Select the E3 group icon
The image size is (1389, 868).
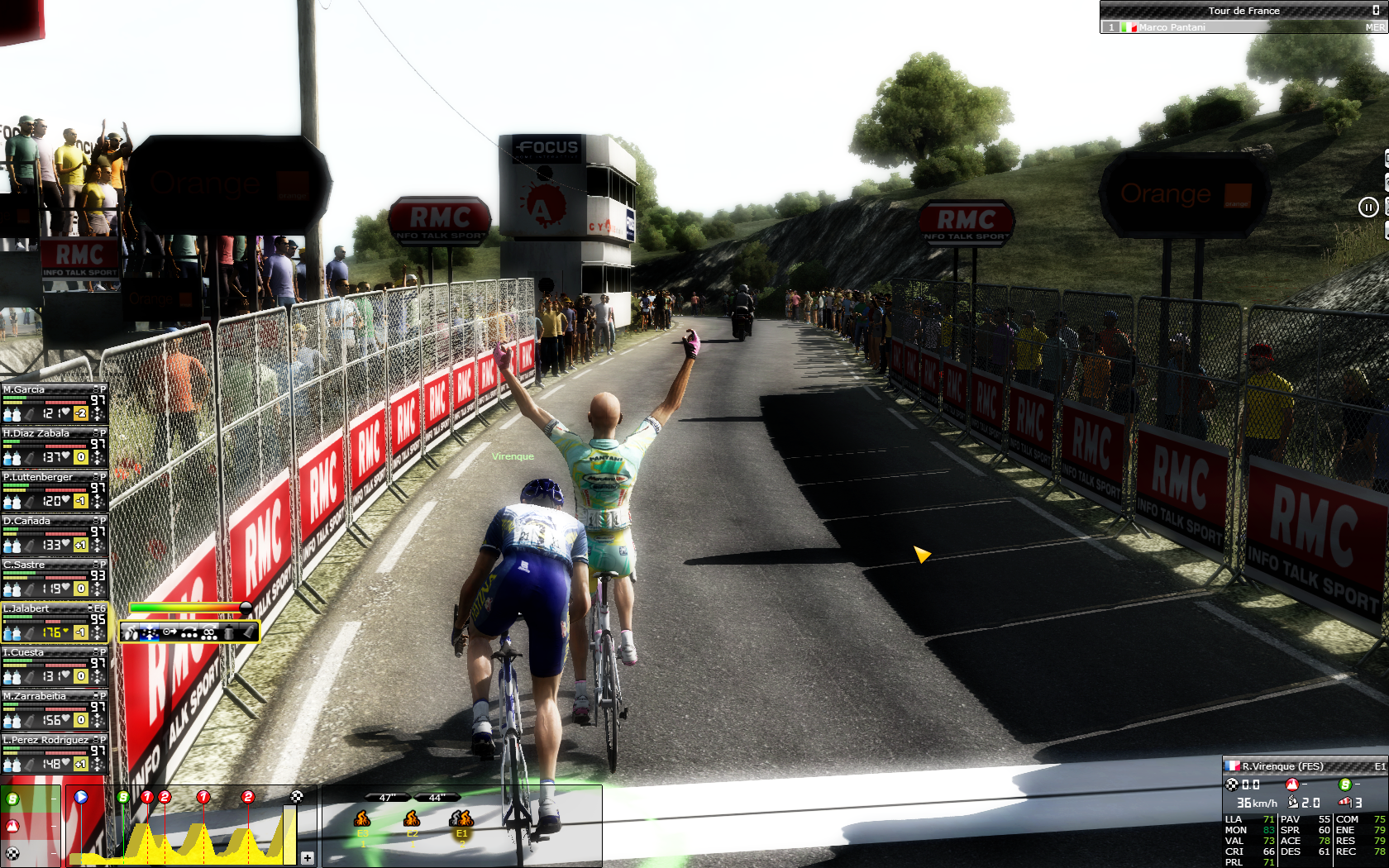coord(362,819)
